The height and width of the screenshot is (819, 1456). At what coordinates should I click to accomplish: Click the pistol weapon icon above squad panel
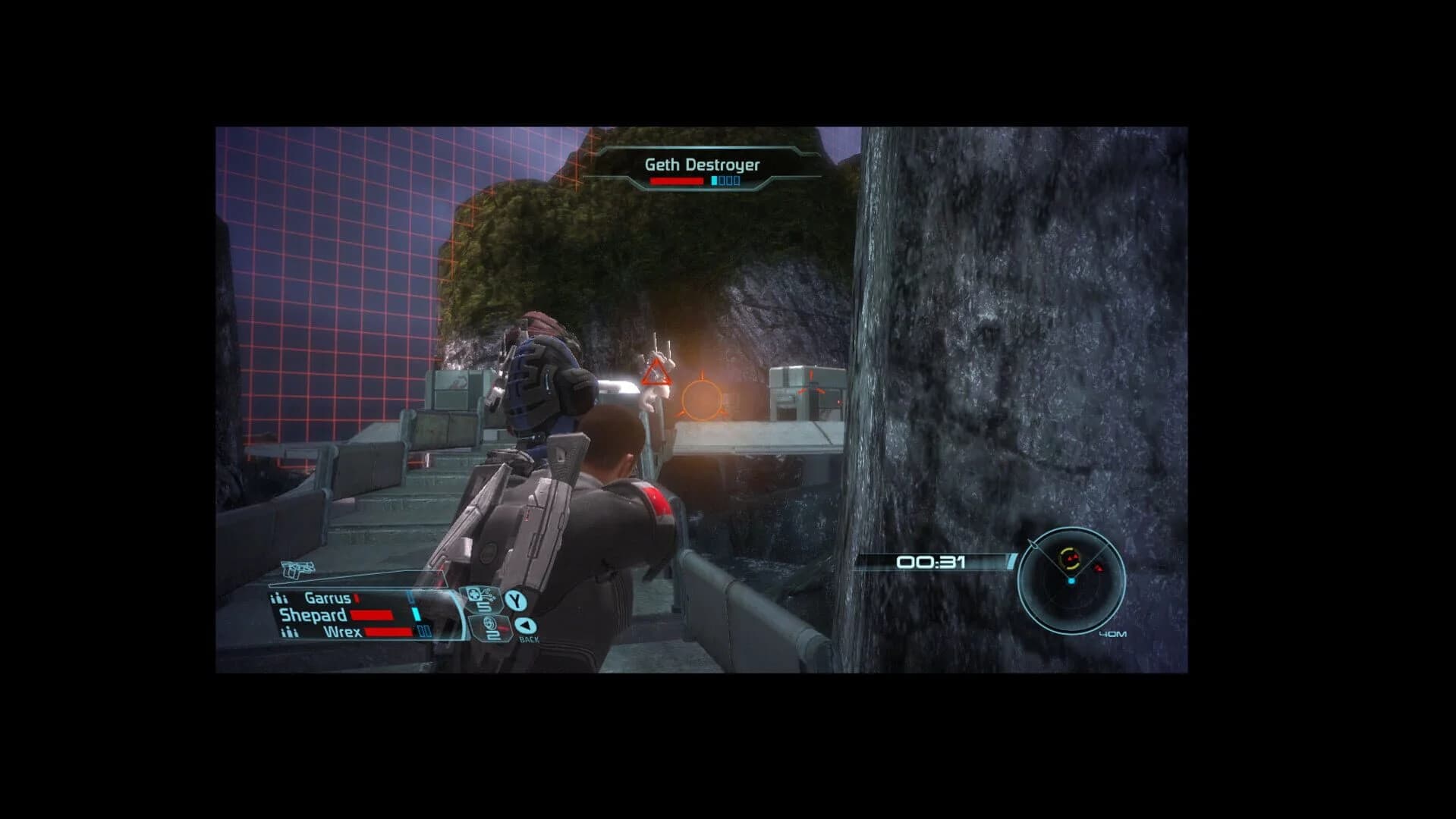(x=297, y=569)
